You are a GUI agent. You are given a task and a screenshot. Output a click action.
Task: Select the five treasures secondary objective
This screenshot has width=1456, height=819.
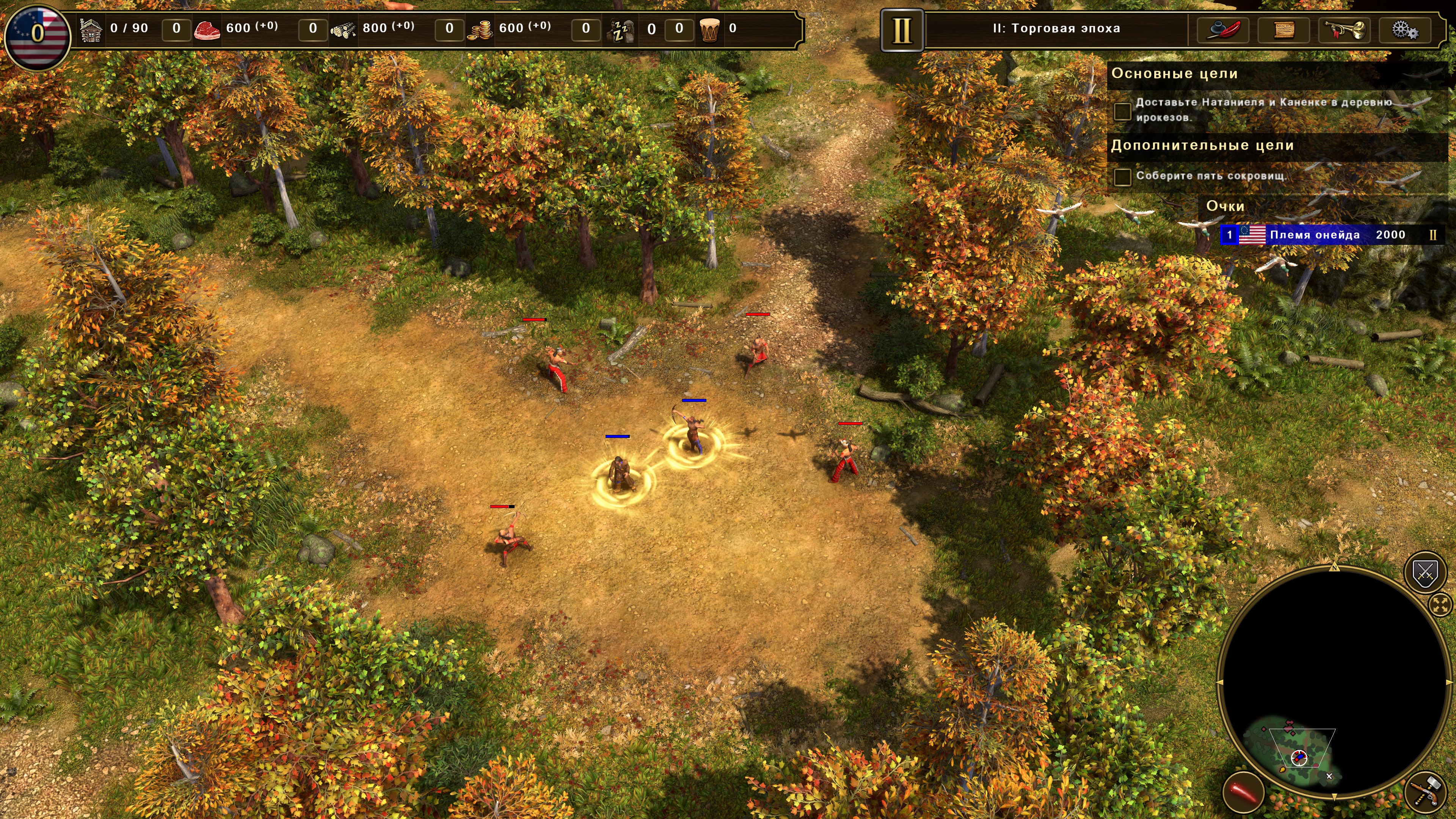click(x=1211, y=176)
